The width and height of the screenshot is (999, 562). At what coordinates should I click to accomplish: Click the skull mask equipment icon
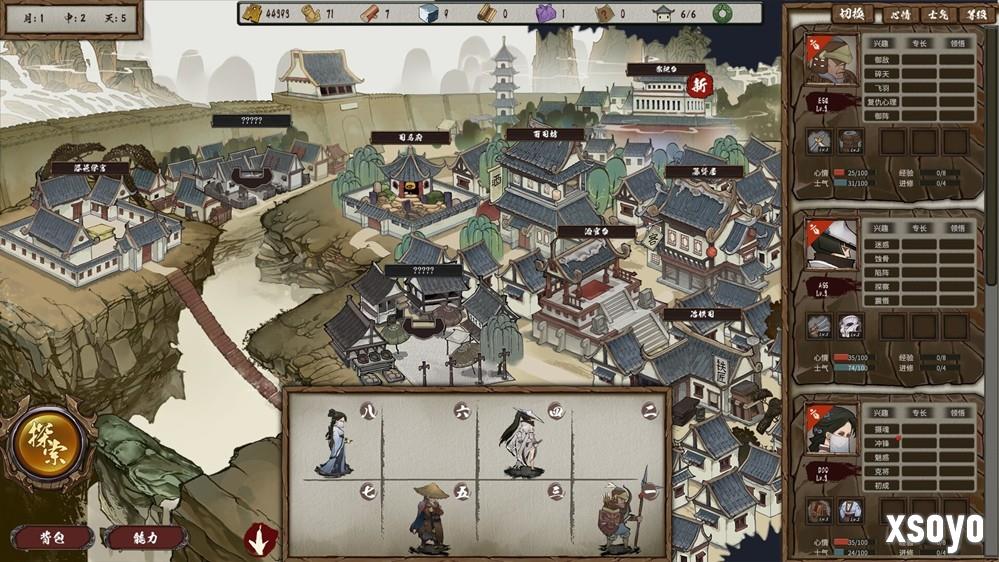click(x=850, y=326)
